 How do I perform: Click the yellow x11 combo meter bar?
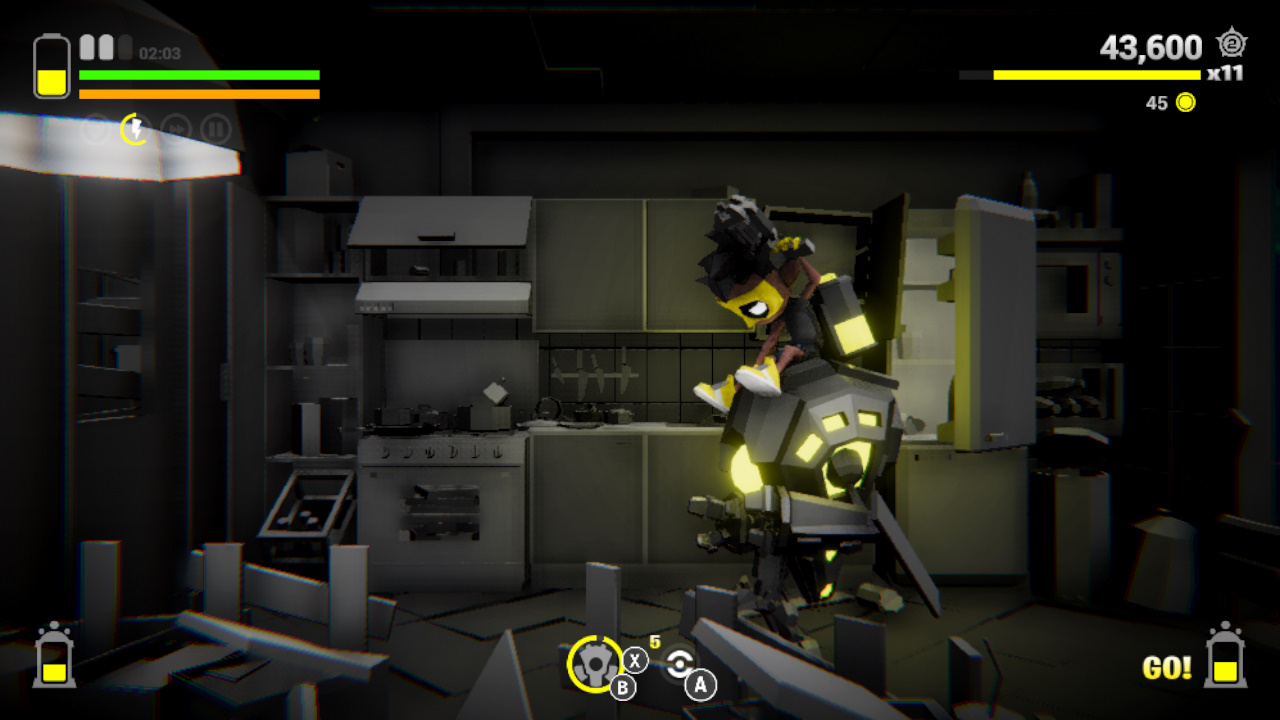[x=1090, y=73]
